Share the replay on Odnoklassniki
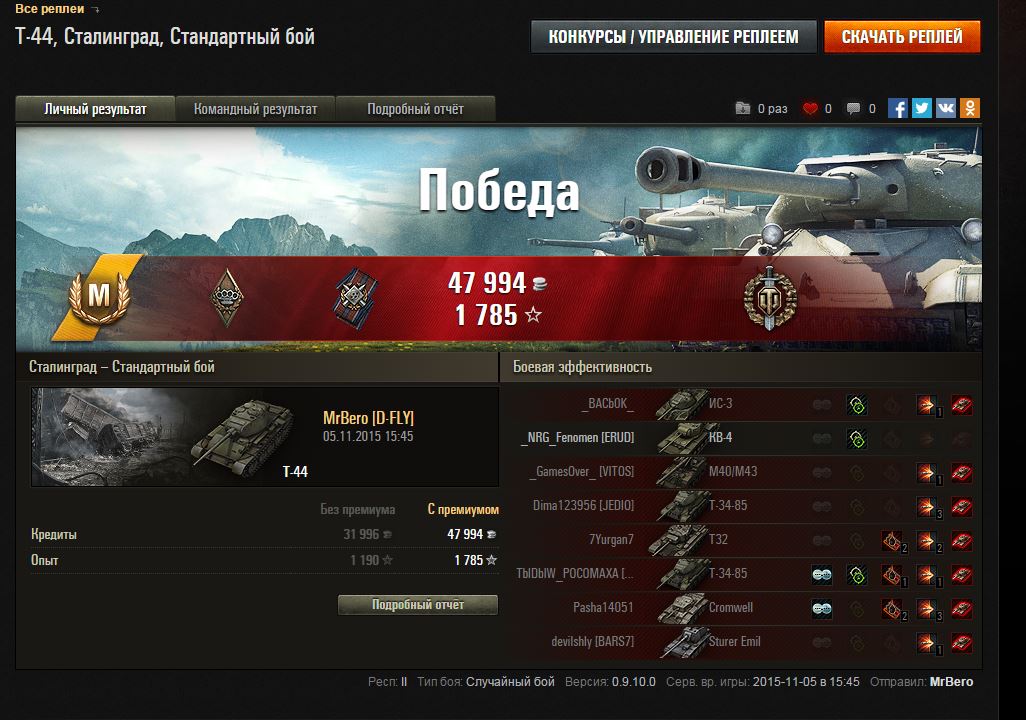 tap(969, 109)
